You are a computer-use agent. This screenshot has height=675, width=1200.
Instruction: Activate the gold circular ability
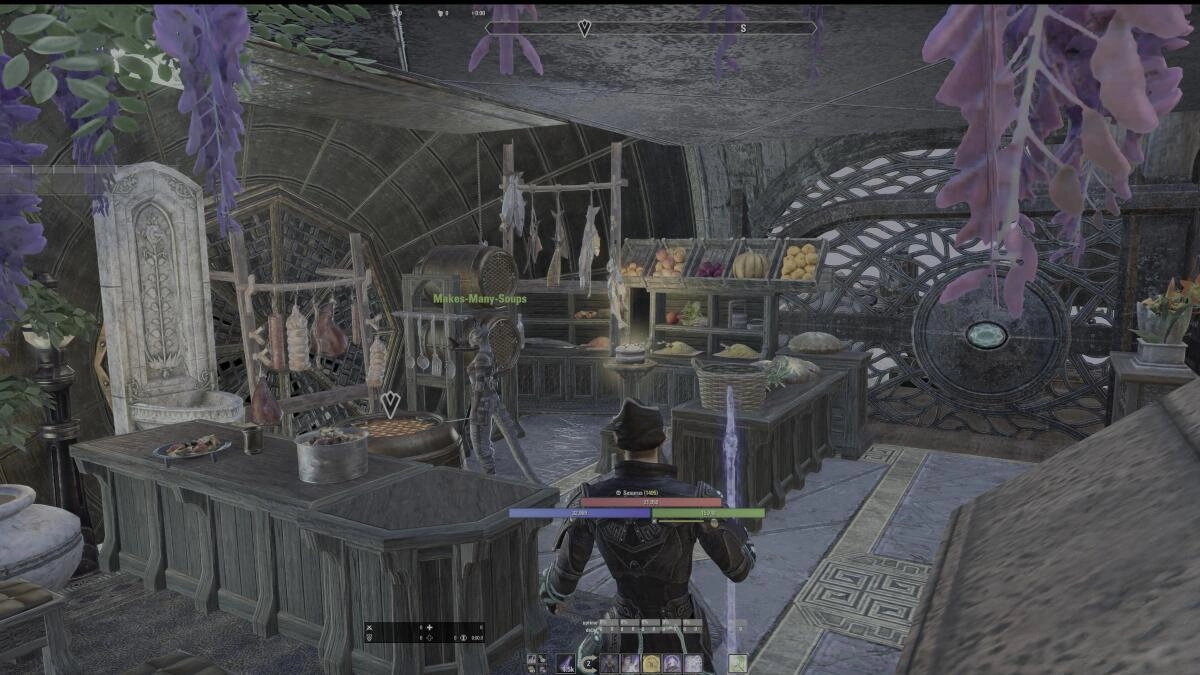[651, 663]
